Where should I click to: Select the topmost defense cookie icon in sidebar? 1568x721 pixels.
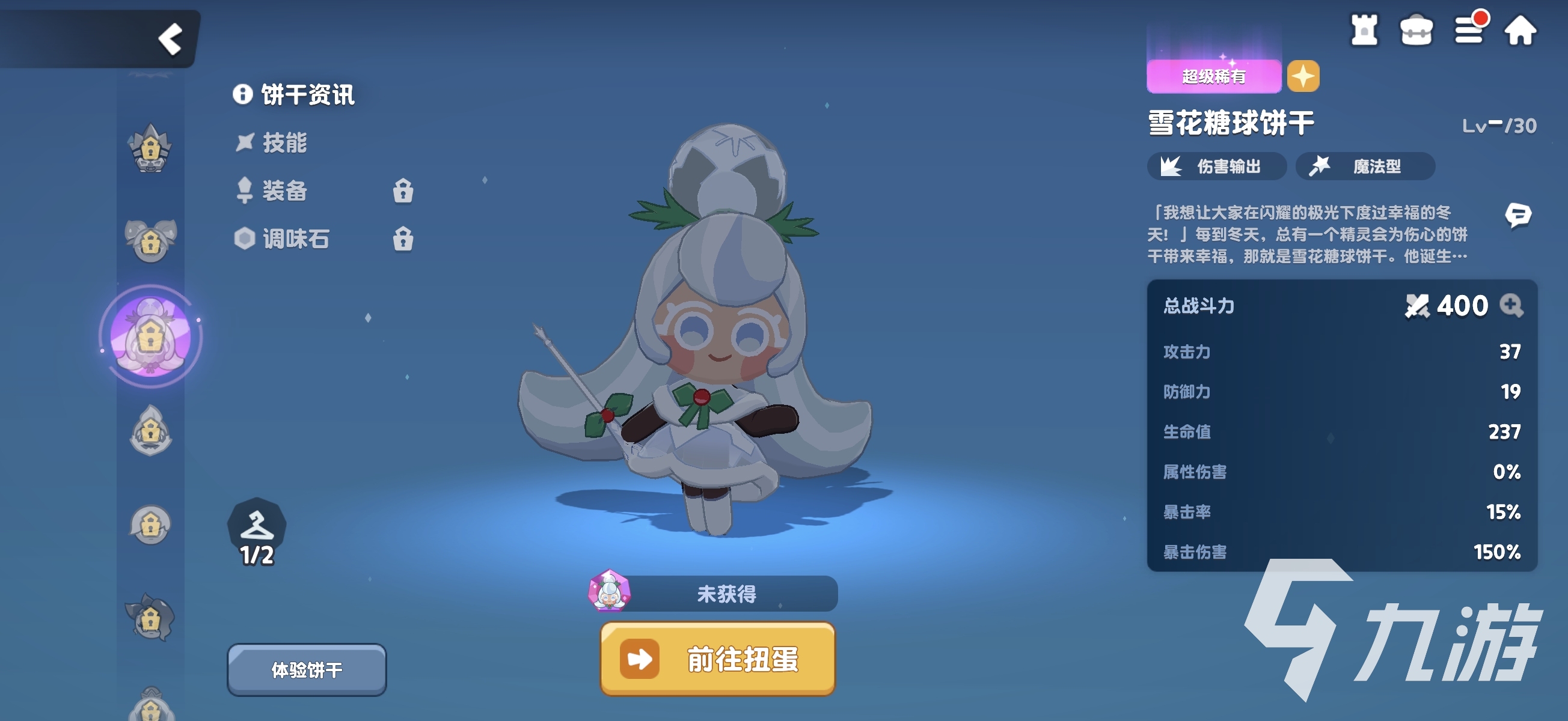tap(150, 149)
